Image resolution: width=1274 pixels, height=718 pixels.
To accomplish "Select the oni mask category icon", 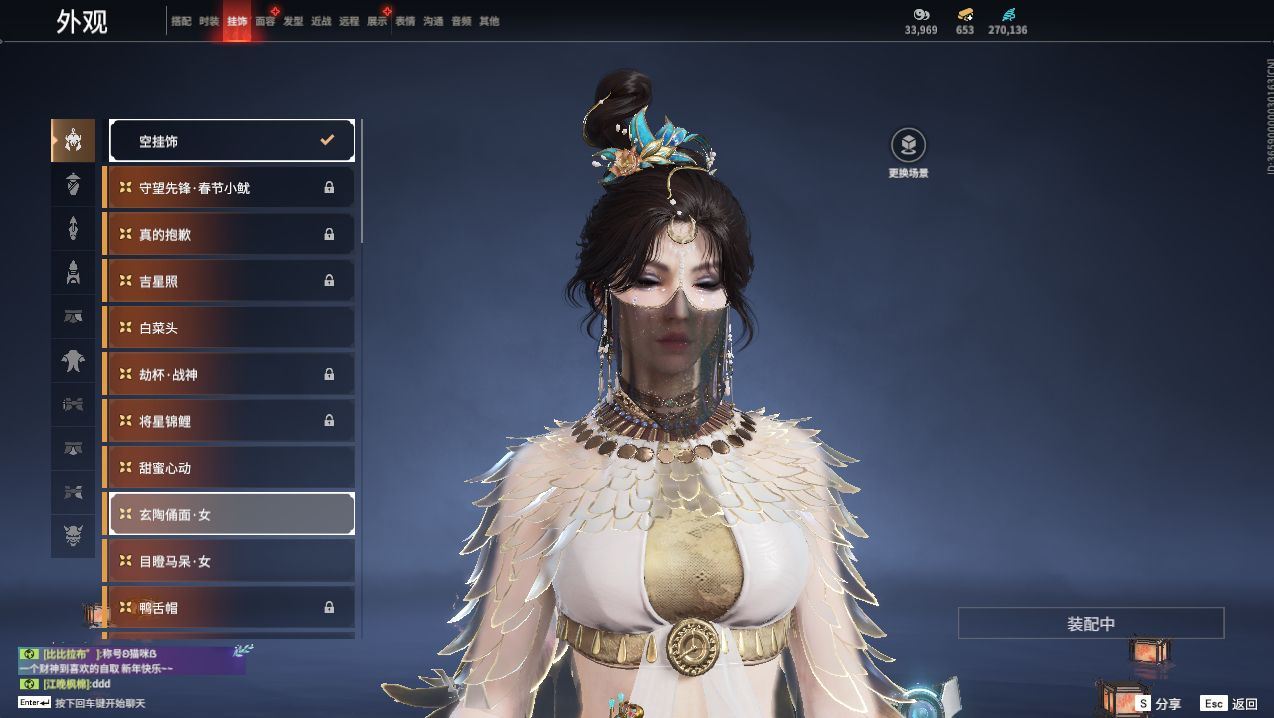I will click(73, 536).
